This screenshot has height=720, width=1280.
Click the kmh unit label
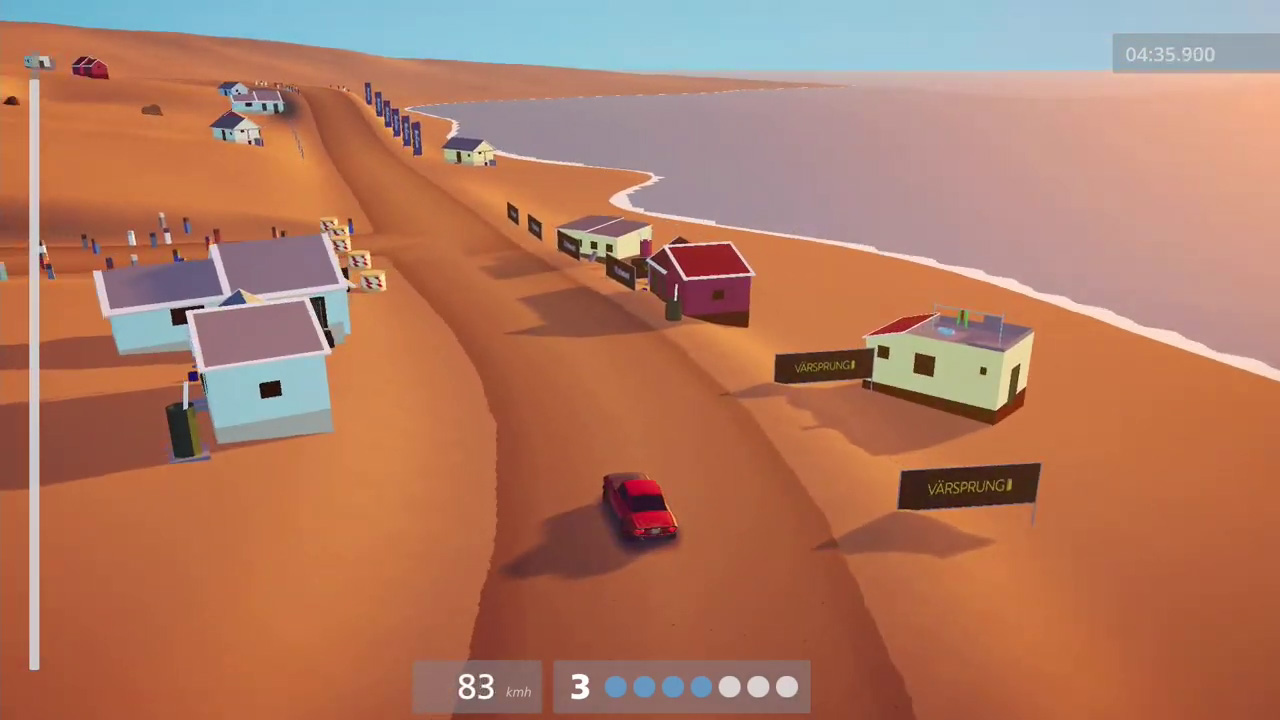(x=518, y=692)
